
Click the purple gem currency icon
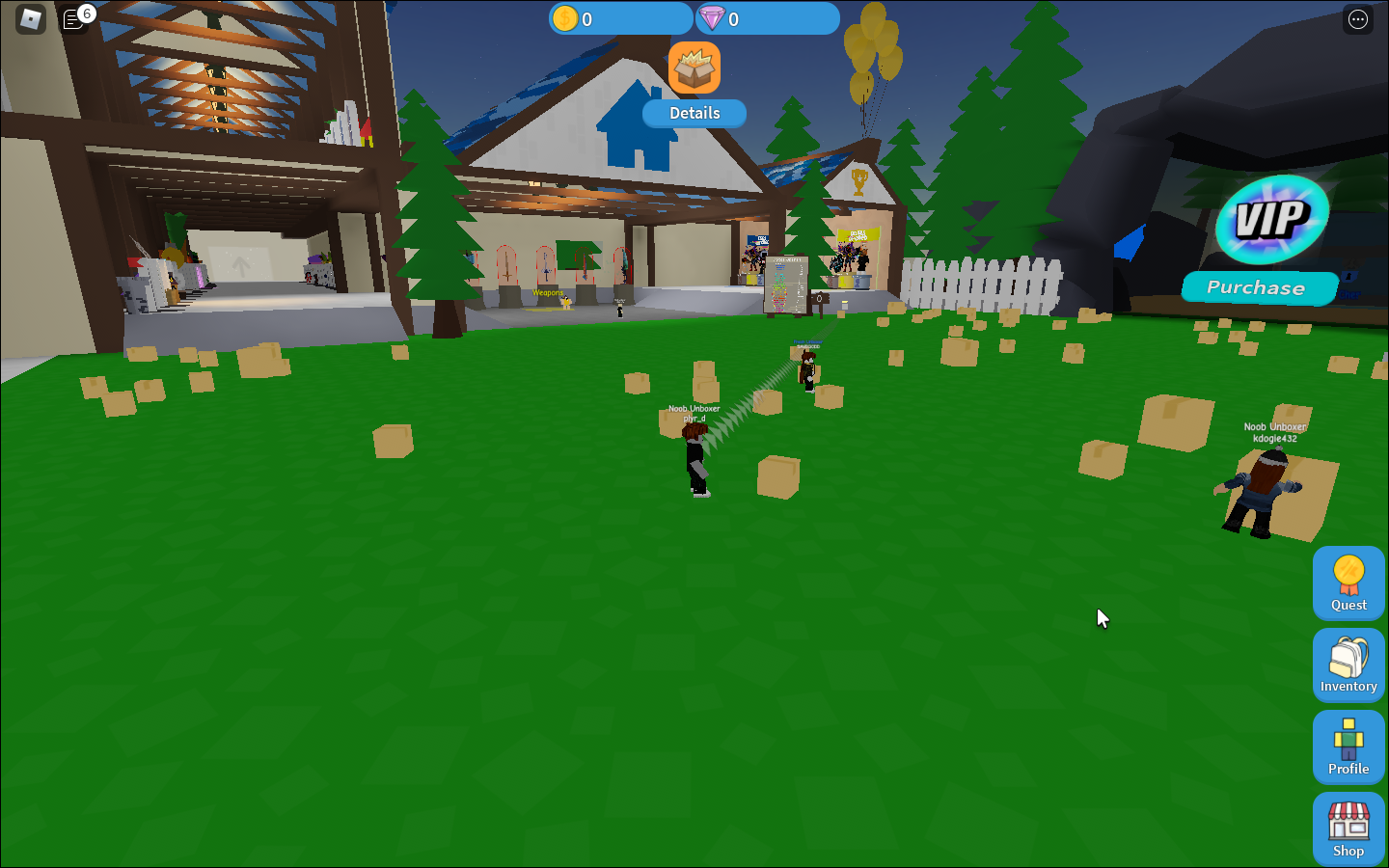(712, 18)
